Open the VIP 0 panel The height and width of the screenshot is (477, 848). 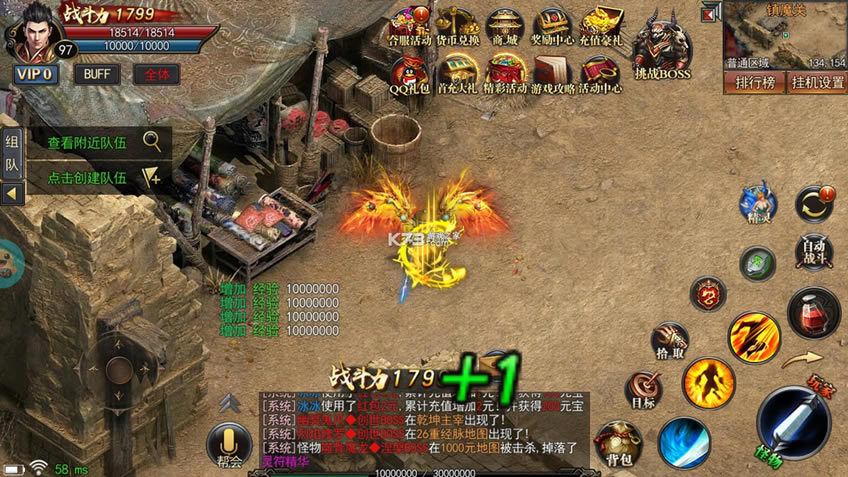[36, 74]
